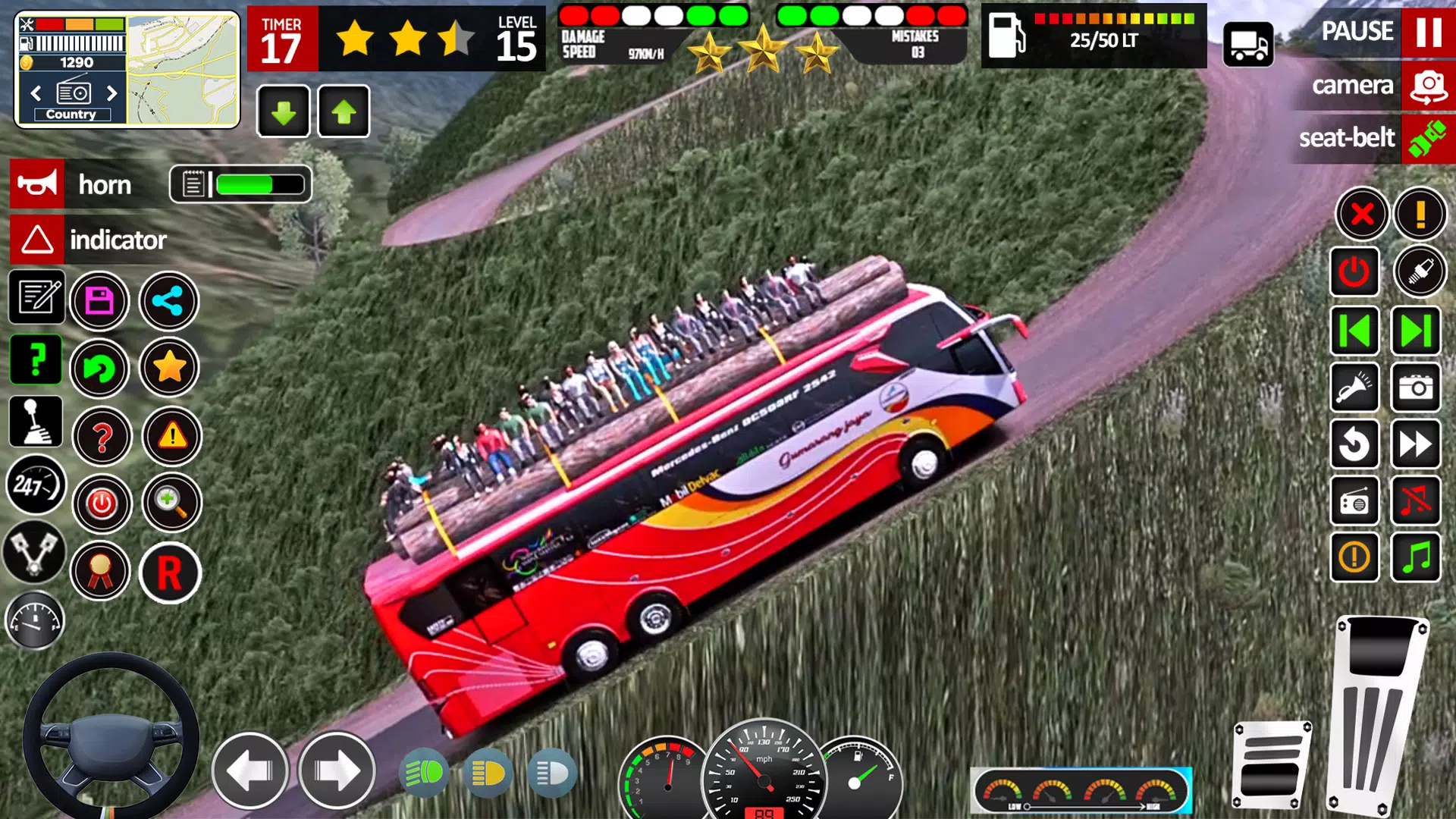Steer right with the right arrow
The image size is (1456, 819).
click(337, 770)
